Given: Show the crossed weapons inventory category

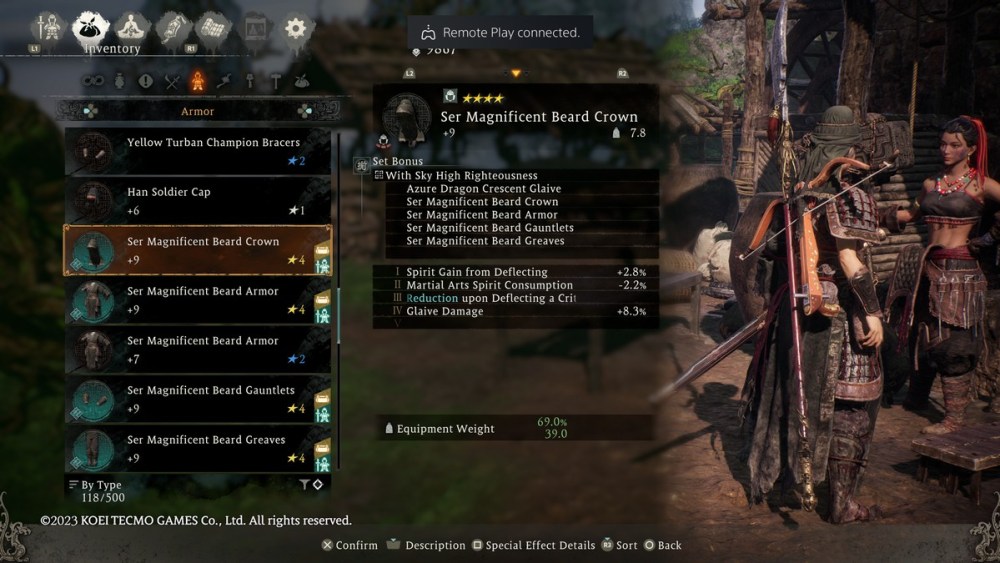Looking at the screenshot, I should tap(172, 81).
